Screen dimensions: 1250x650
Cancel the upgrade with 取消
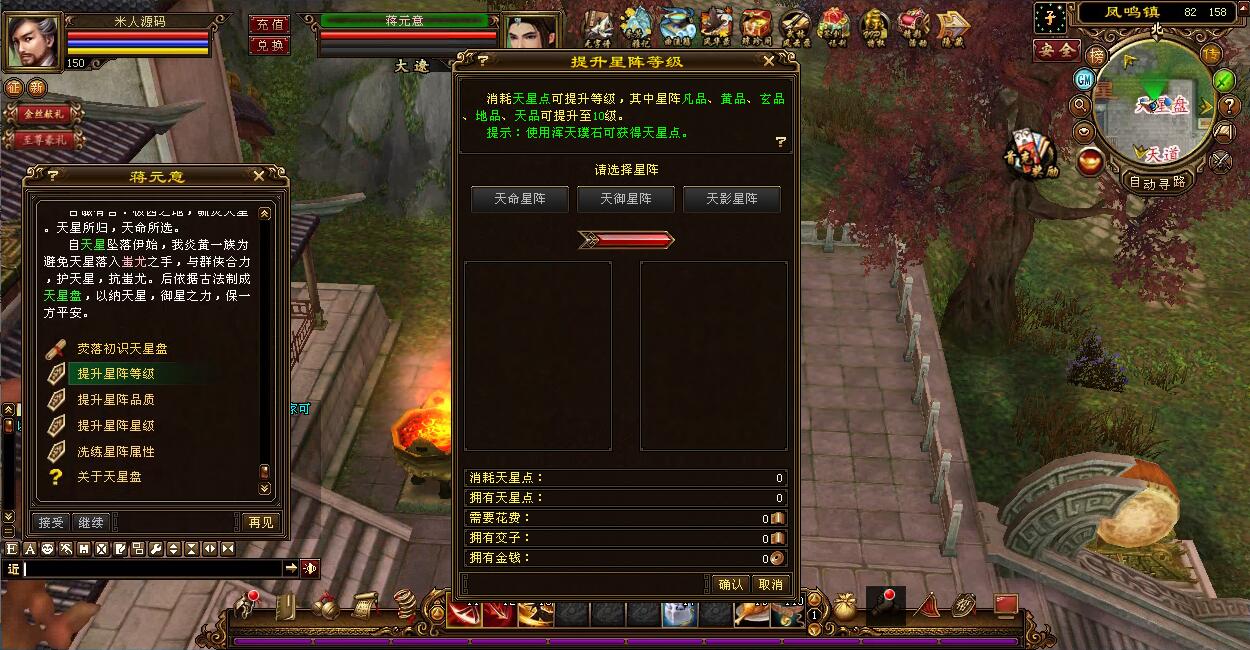pyautogui.click(x=770, y=584)
